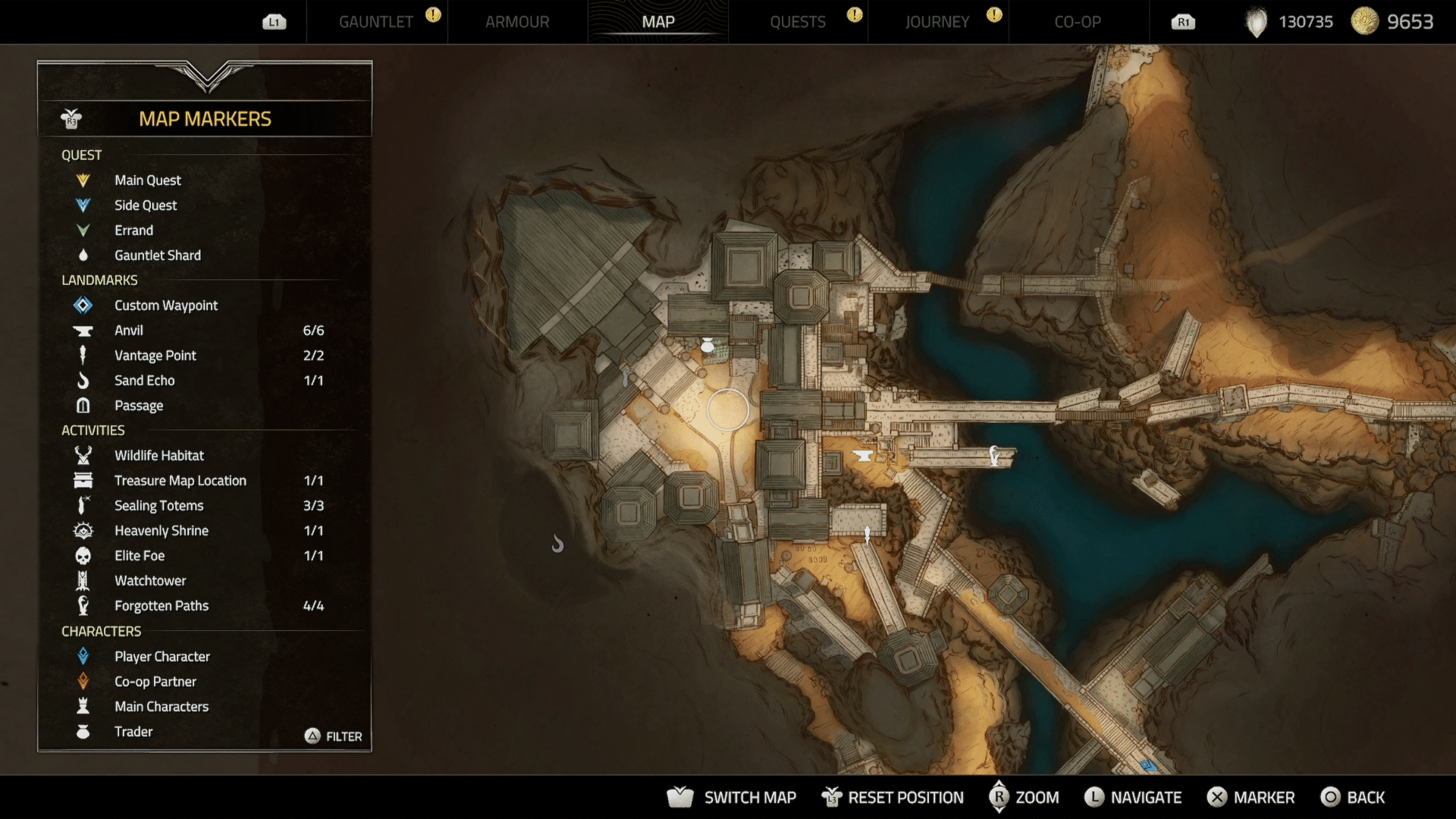Click the Trader marker icon
This screenshot has width=1456, height=819.
[83, 731]
